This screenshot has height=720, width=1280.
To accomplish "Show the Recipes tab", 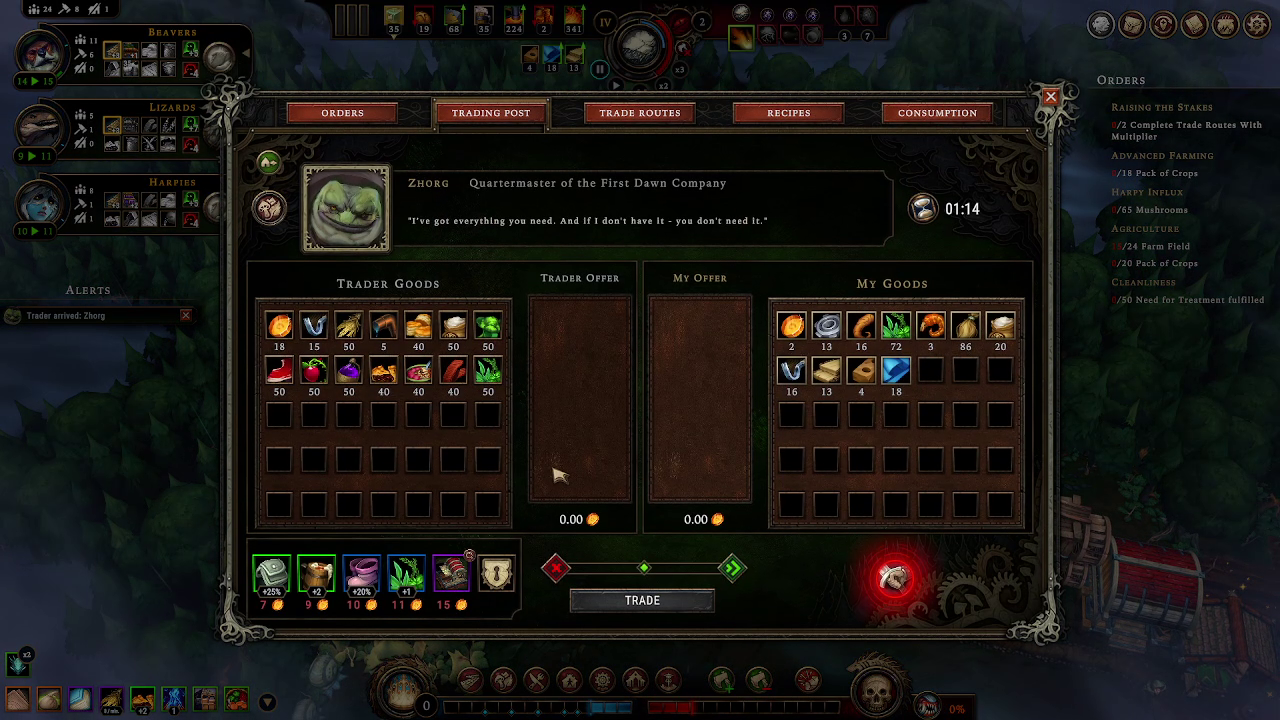I will click(x=788, y=113).
